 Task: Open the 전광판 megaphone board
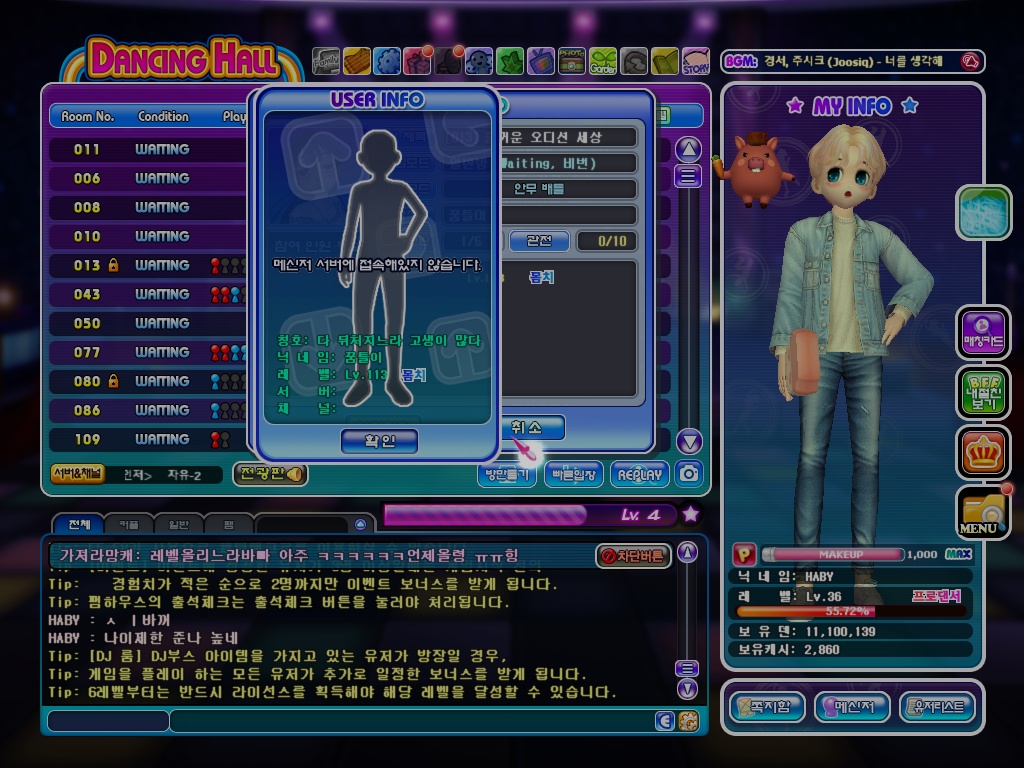[x=269, y=474]
